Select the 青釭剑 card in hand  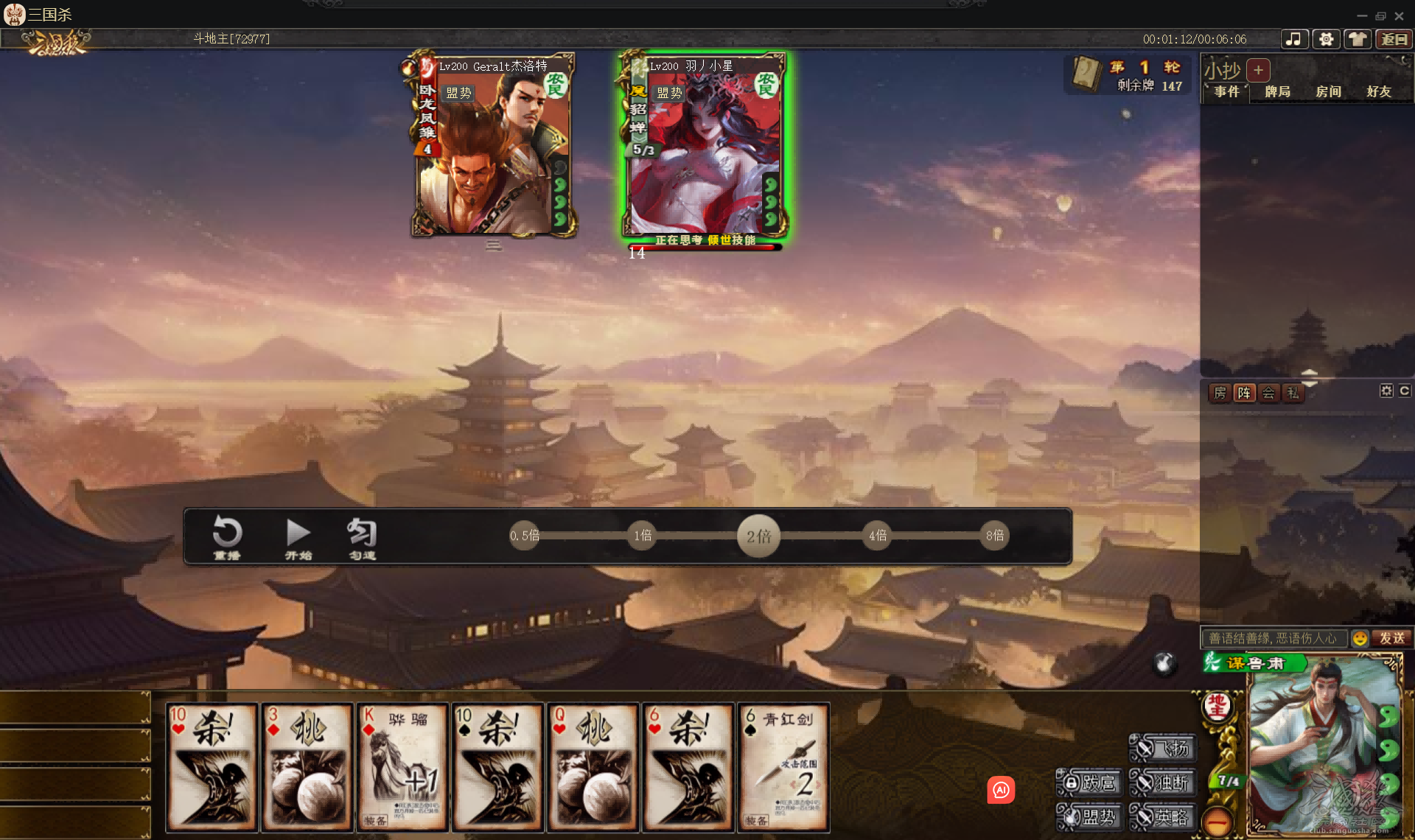(x=783, y=766)
